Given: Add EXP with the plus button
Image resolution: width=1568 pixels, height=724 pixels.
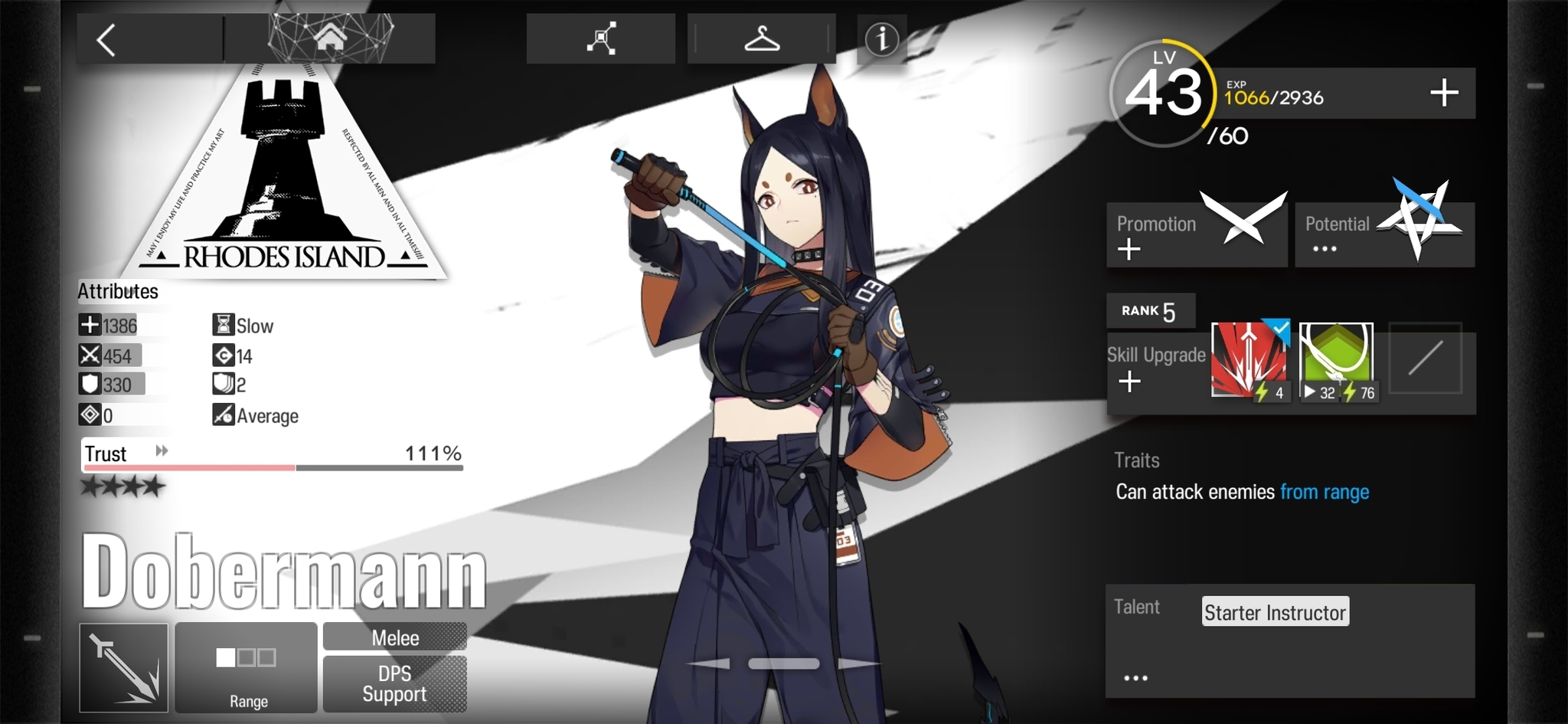Looking at the screenshot, I should coord(1444,93).
